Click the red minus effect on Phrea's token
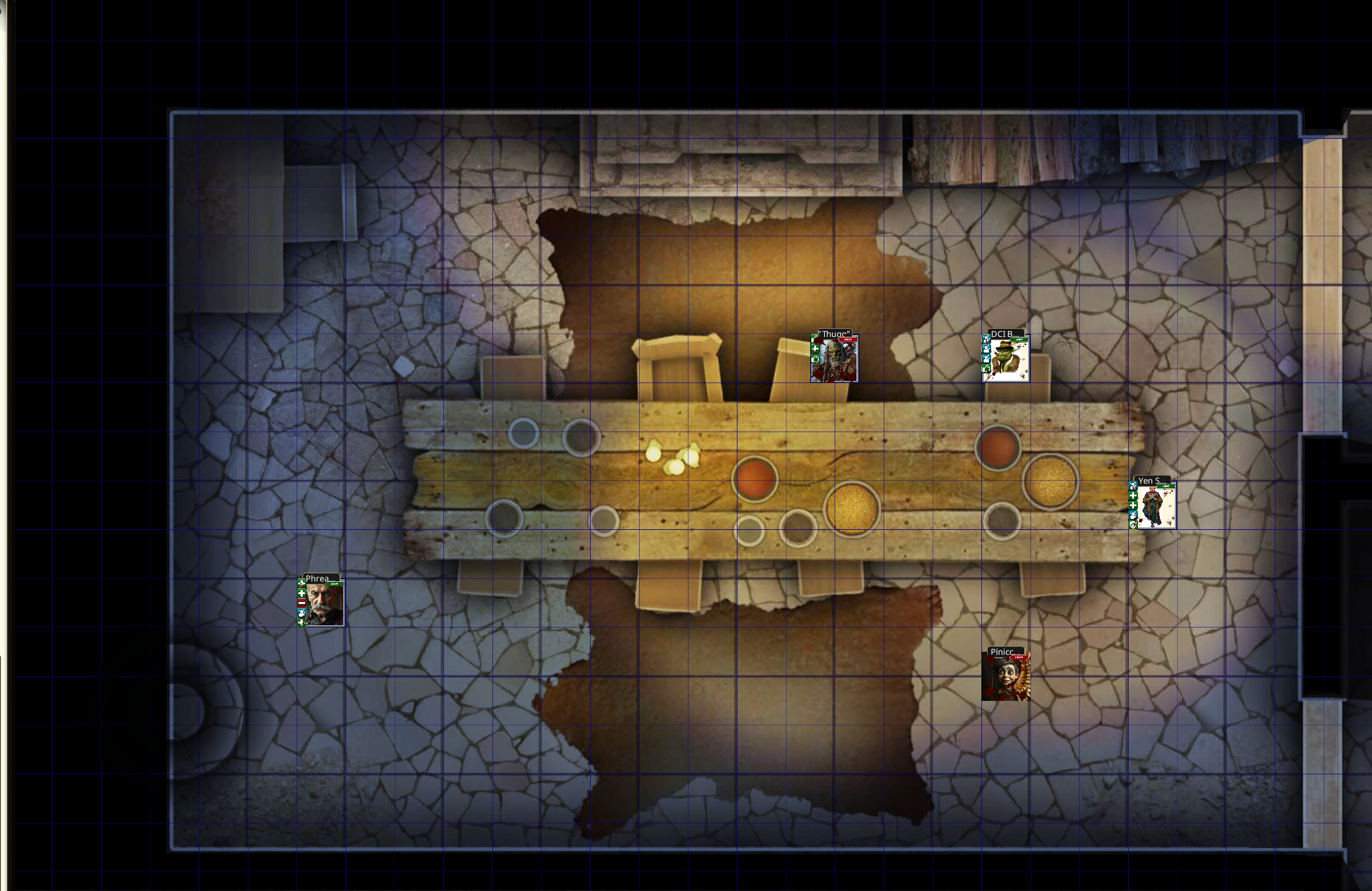The width and height of the screenshot is (1372, 891). coord(302,603)
